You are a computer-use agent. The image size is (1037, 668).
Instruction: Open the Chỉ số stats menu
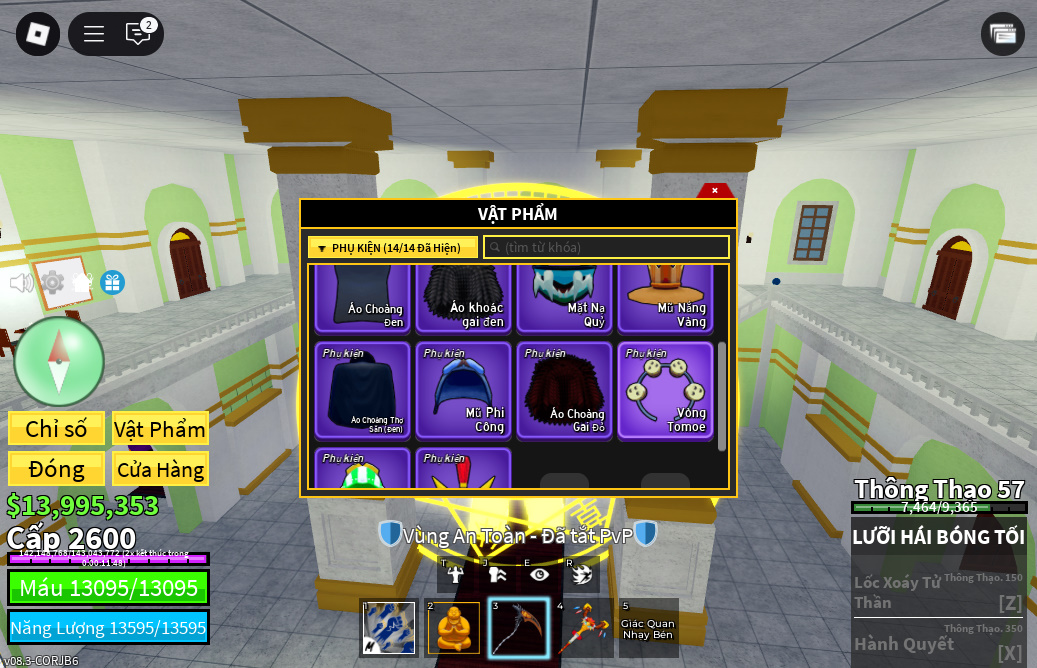(x=56, y=429)
